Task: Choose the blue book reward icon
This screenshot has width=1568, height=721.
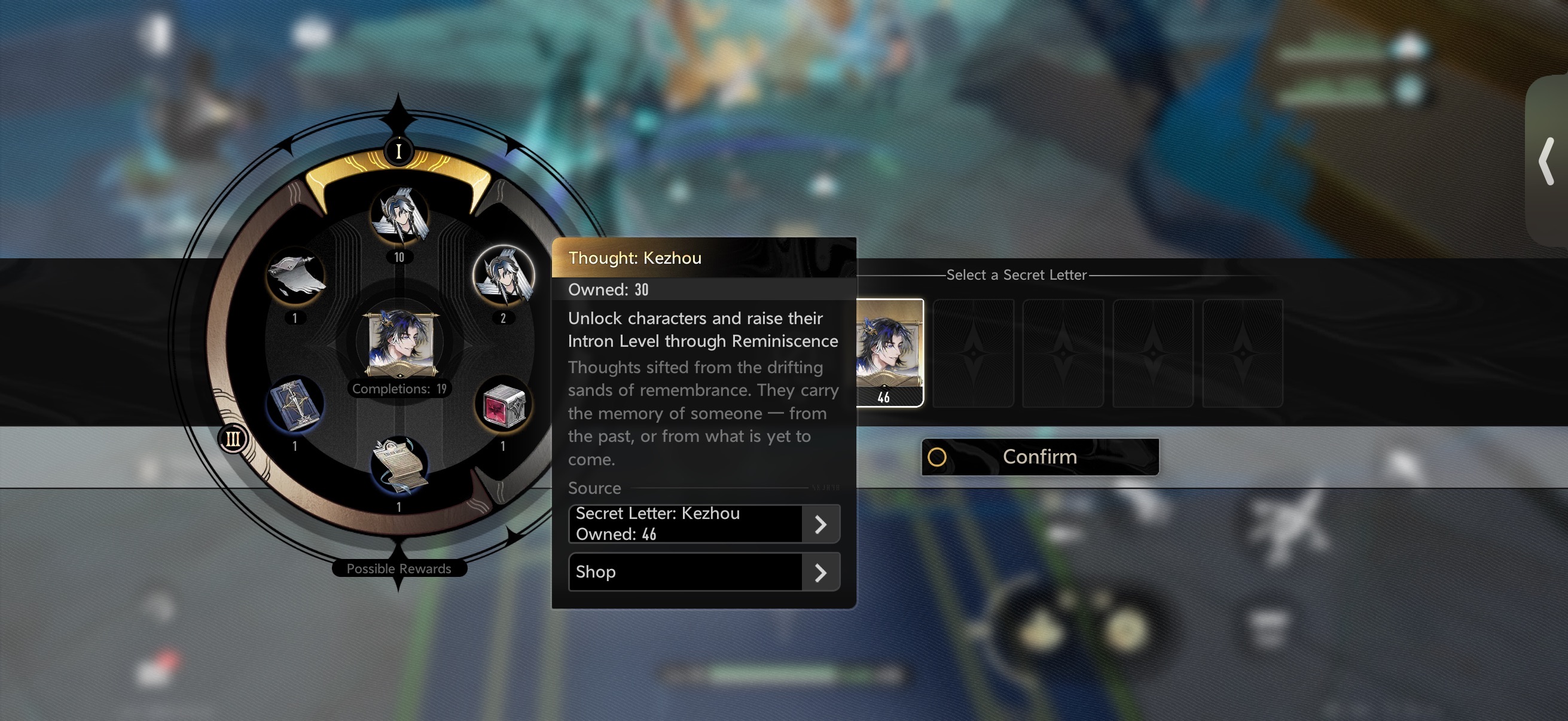Action: coord(295,405)
